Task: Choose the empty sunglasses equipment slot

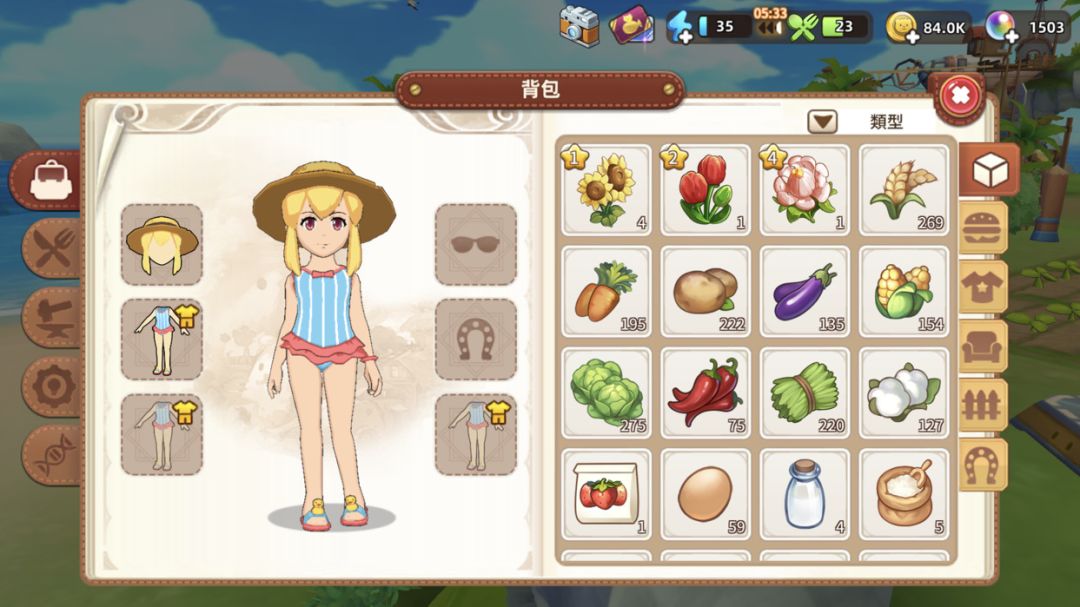Action: (x=476, y=244)
